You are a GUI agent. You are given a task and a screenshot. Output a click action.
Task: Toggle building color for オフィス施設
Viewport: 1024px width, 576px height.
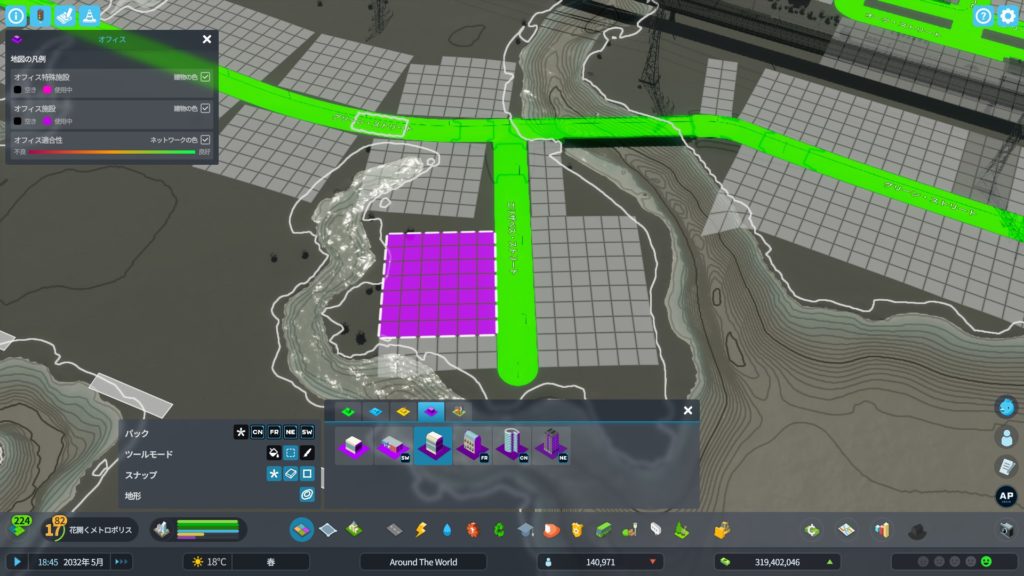pos(205,108)
